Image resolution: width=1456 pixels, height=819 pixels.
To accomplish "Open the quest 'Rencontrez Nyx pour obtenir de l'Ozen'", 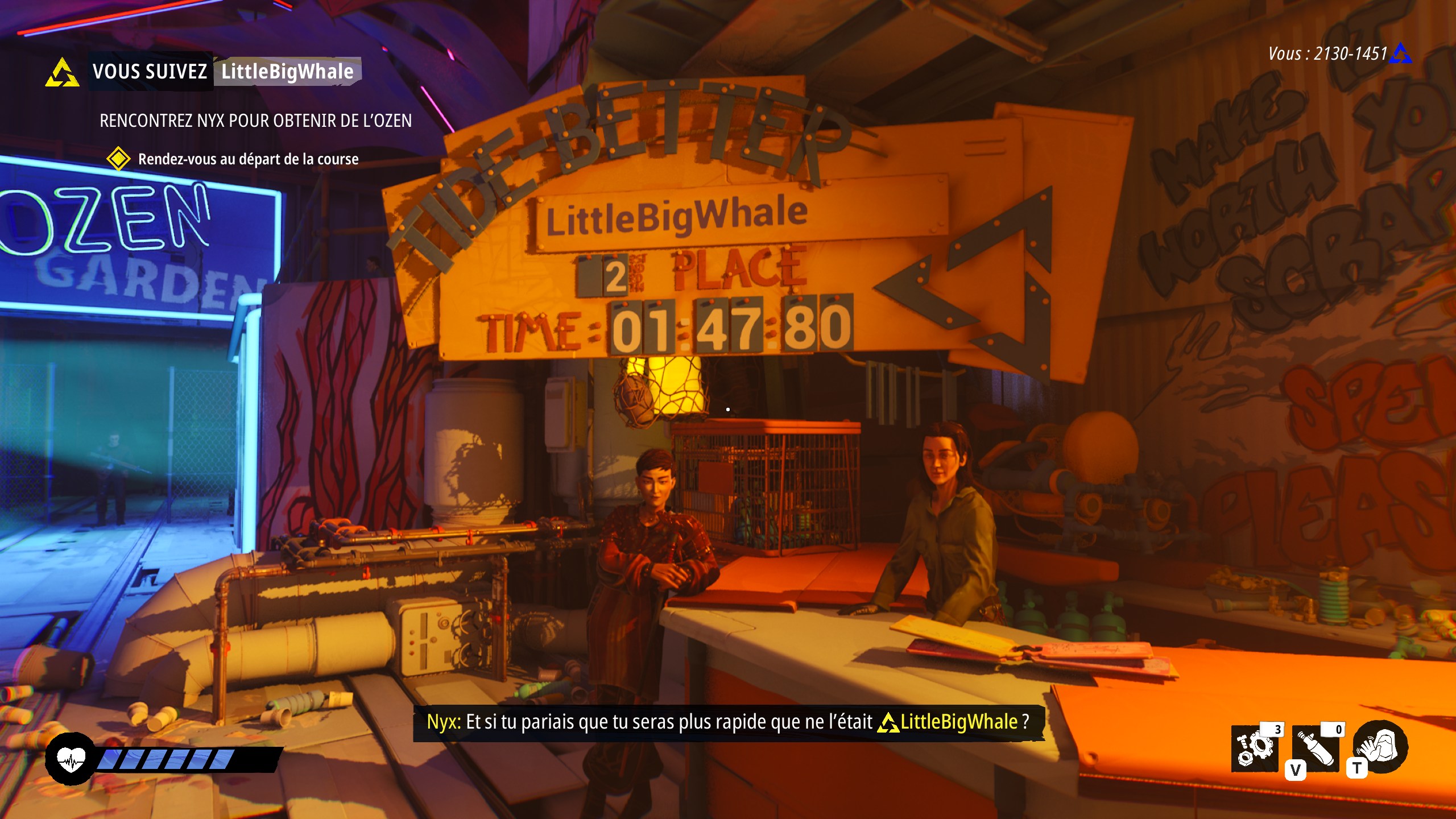I will coord(255,121).
